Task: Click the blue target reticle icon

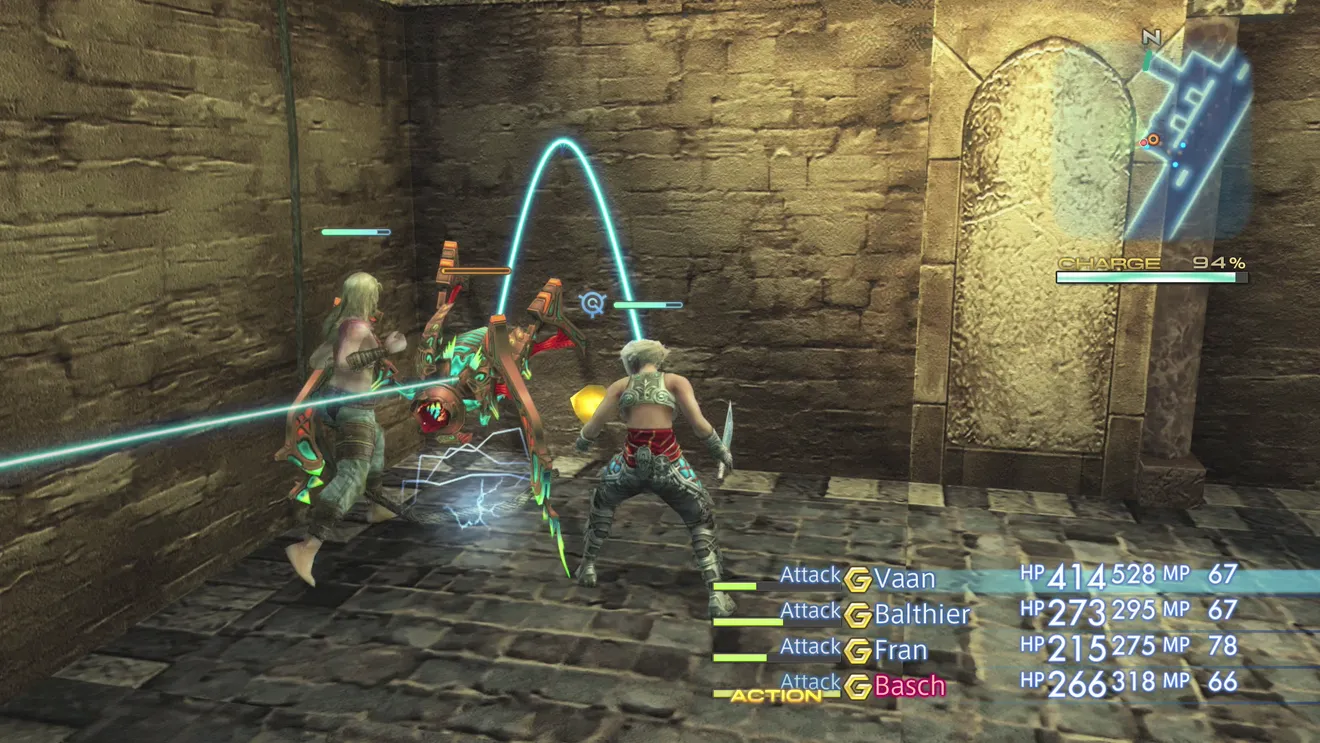Action: coord(593,302)
